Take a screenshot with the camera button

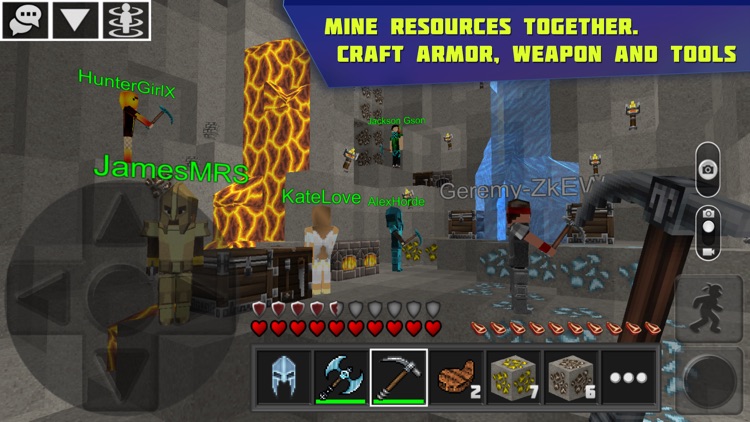click(708, 166)
